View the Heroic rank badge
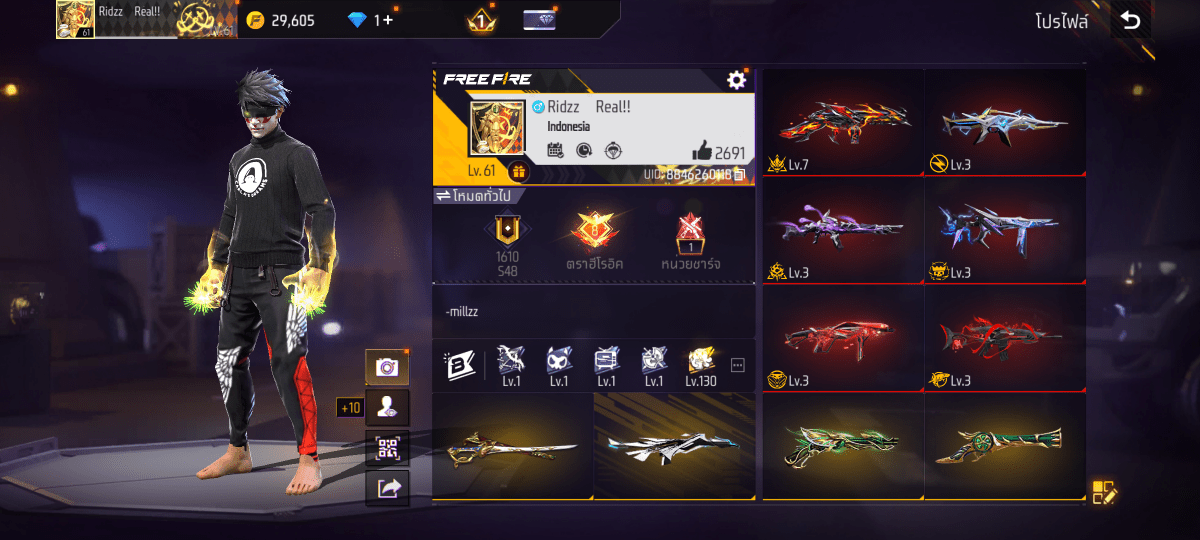This screenshot has height=540, width=1200. point(593,235)
